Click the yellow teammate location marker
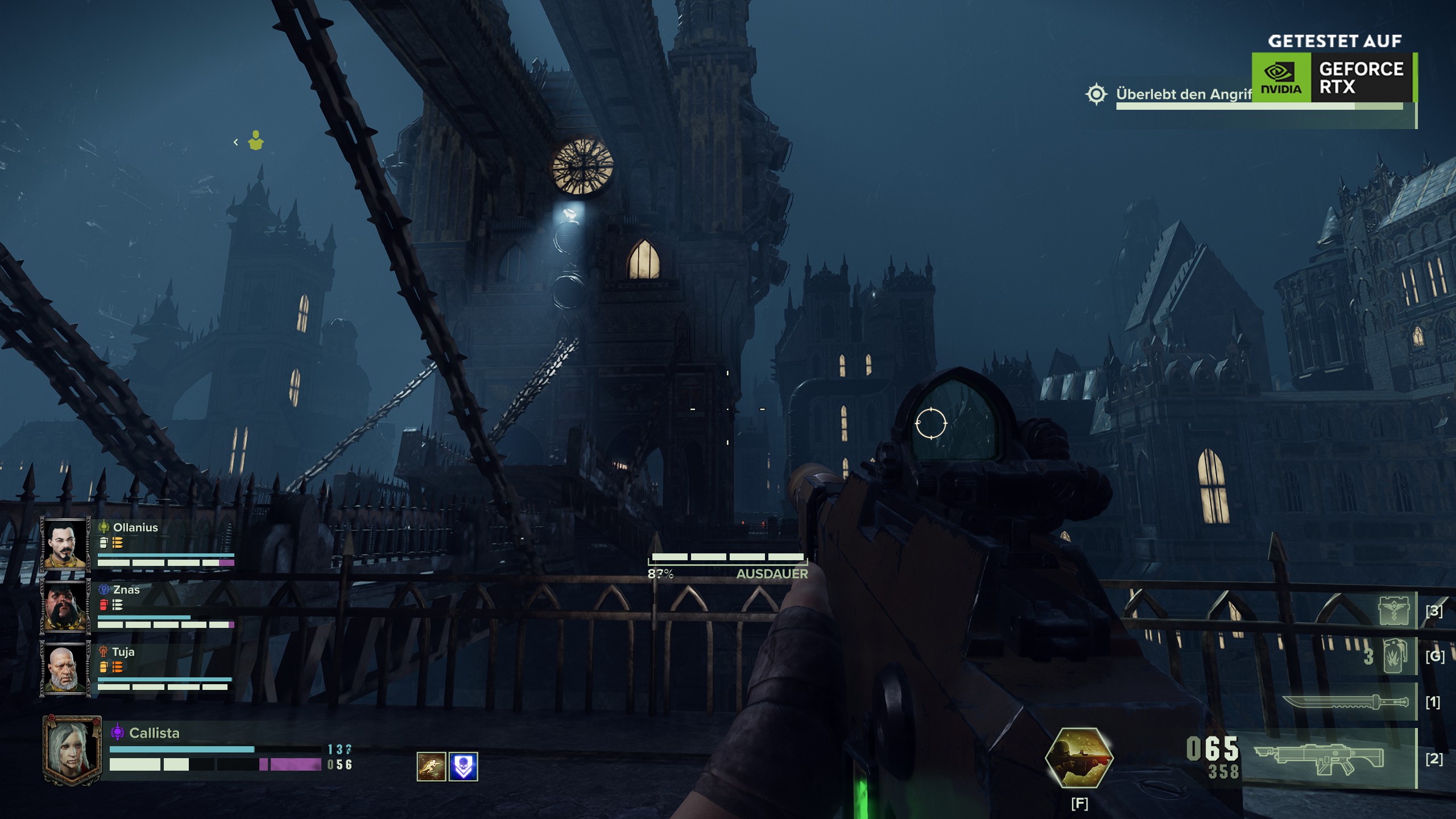 (x=256, y=141)
